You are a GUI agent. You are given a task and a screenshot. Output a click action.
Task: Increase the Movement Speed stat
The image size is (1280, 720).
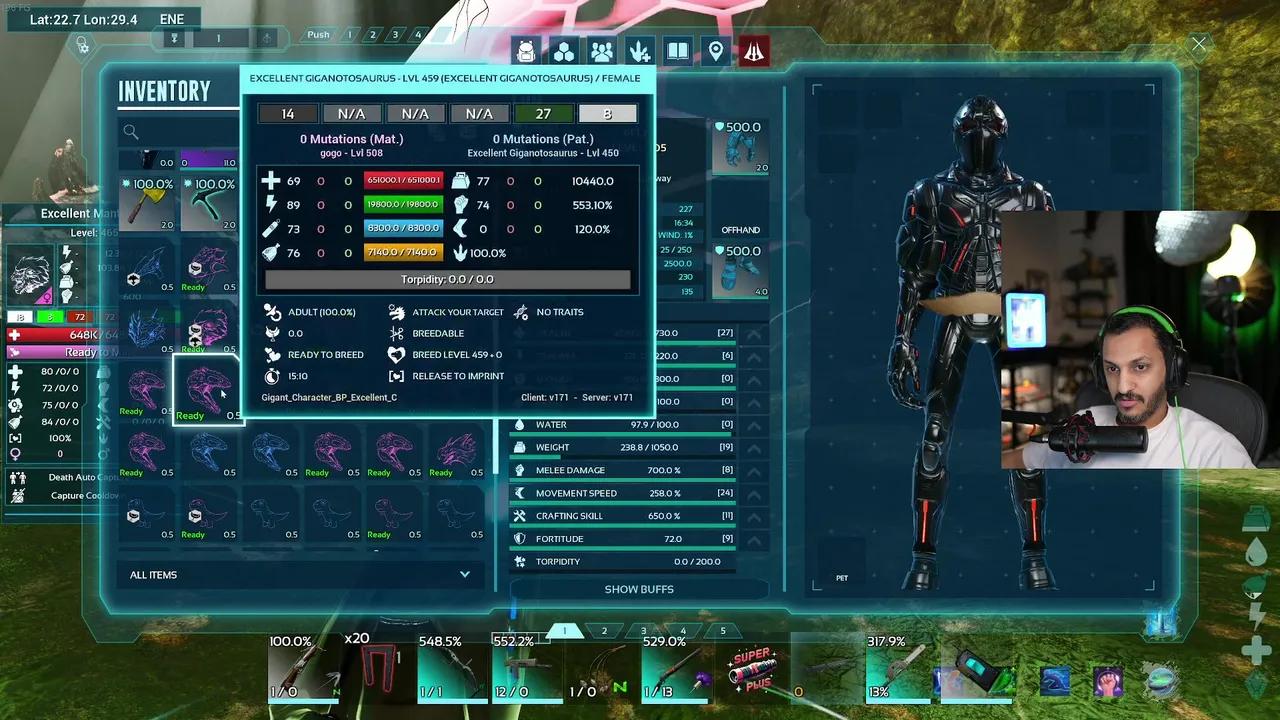(753, 493)
